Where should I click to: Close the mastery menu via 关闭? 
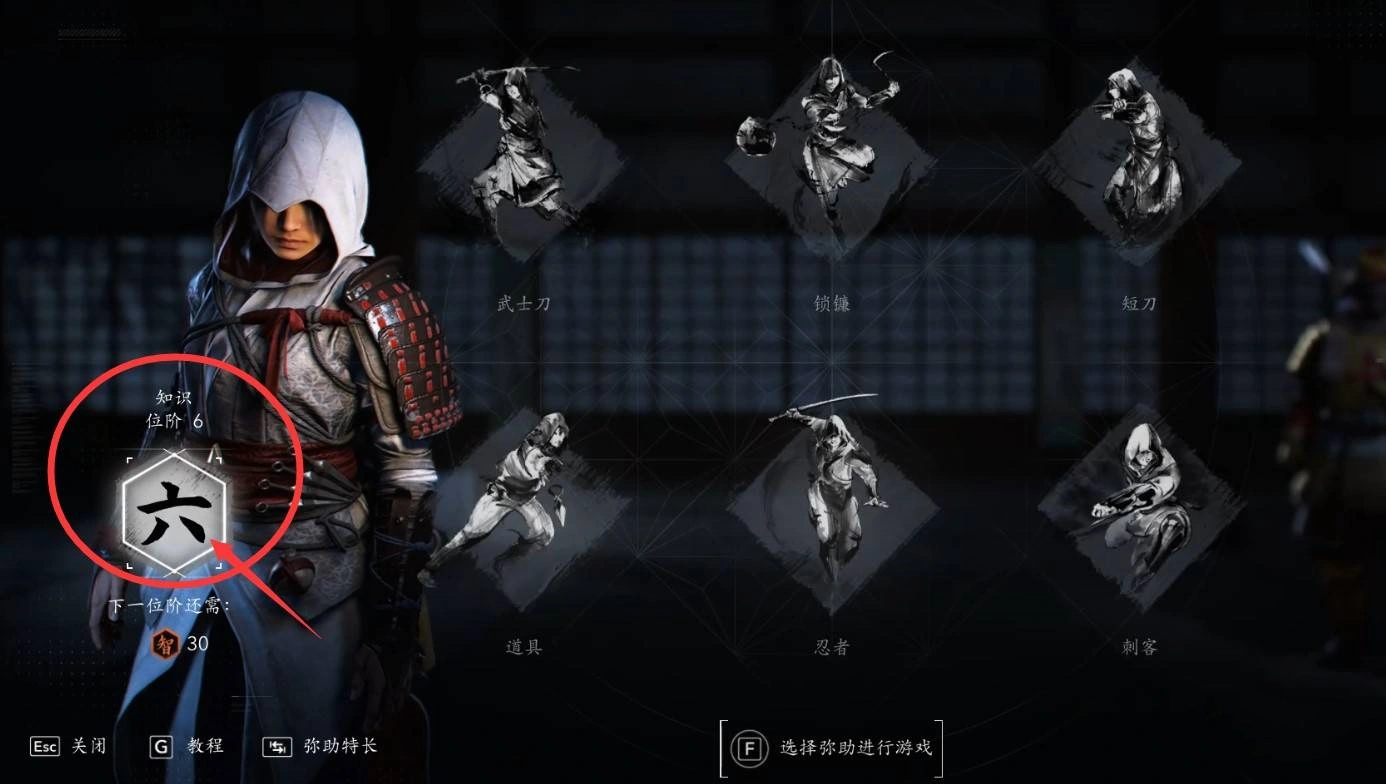(x=70, y=746)
